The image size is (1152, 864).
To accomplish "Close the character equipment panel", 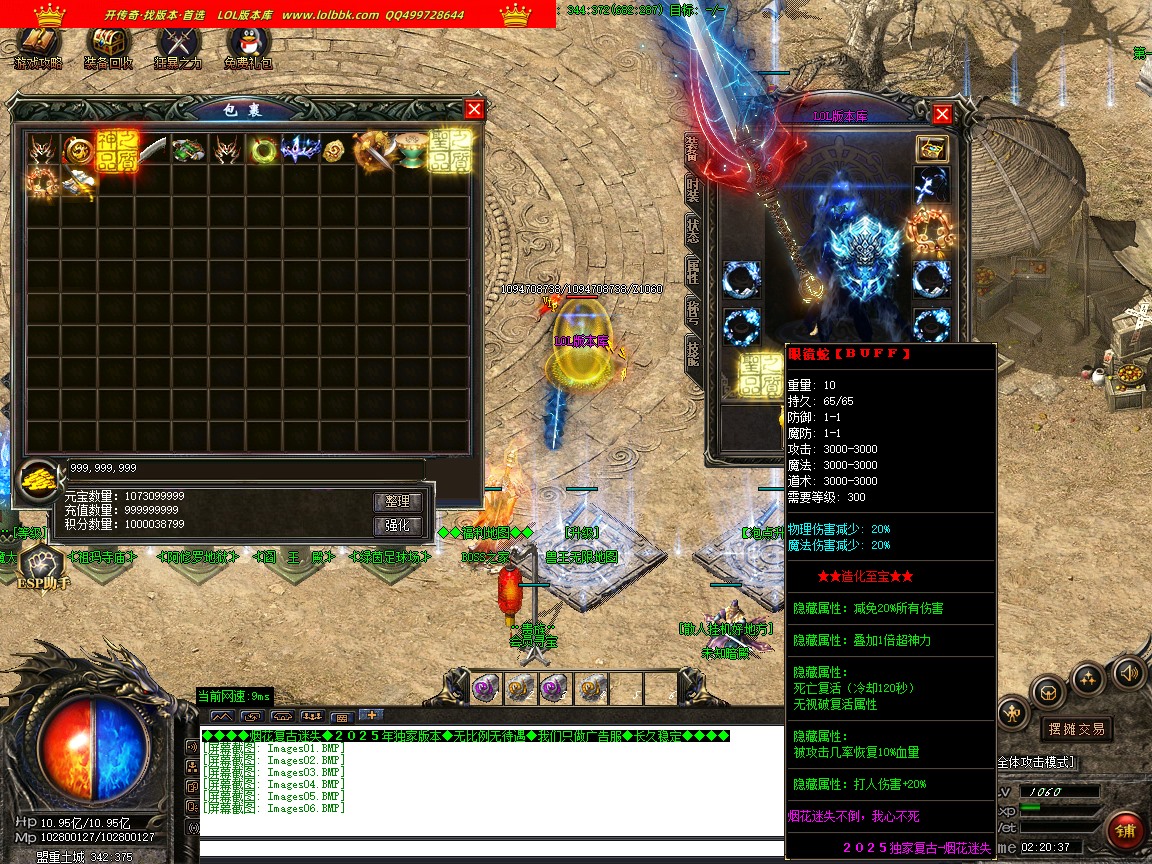I will (941, 114).
